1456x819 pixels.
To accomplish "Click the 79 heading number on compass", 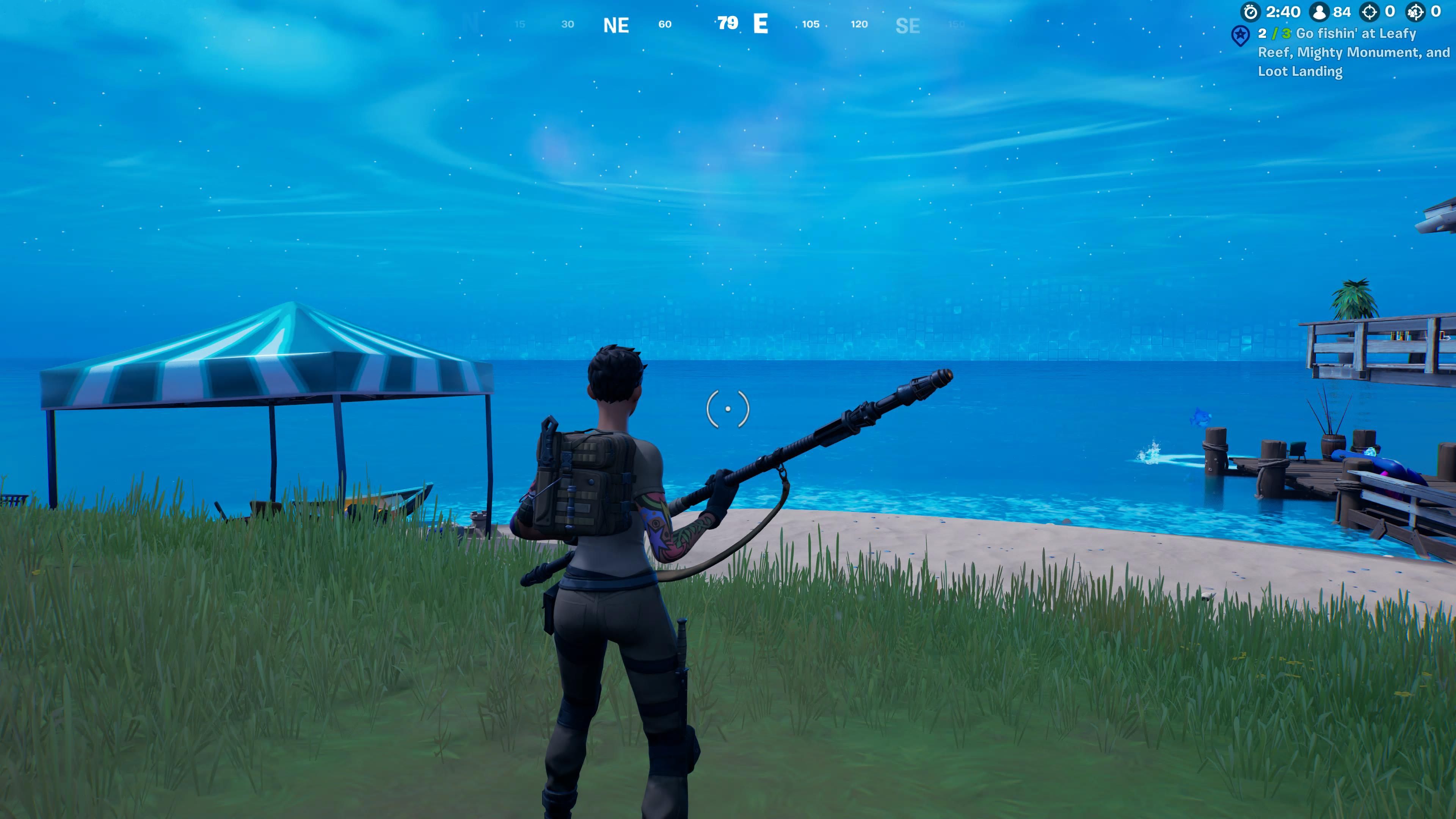I will [728, 24].
